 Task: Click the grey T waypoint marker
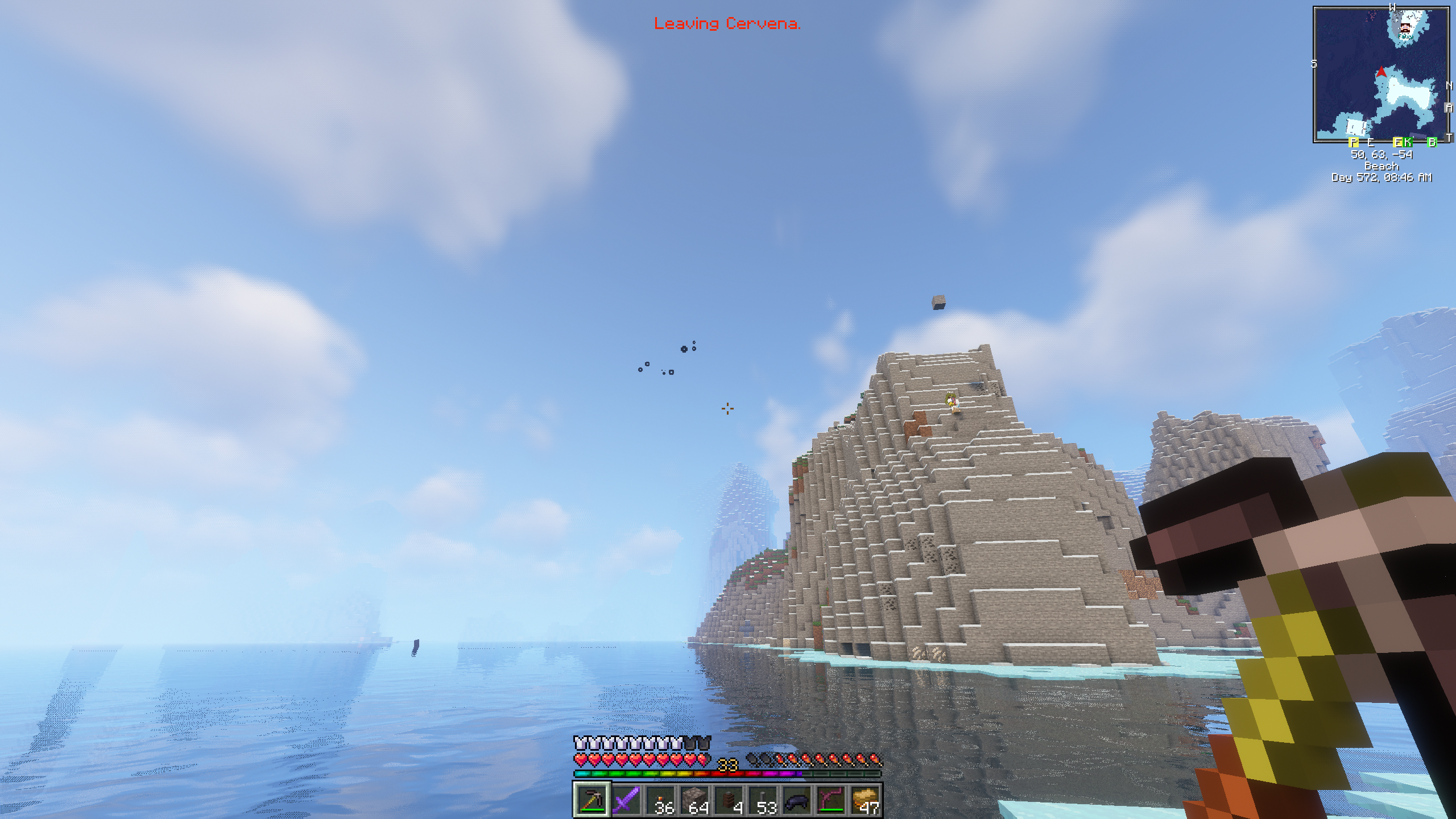click(x=1450, y=138)
